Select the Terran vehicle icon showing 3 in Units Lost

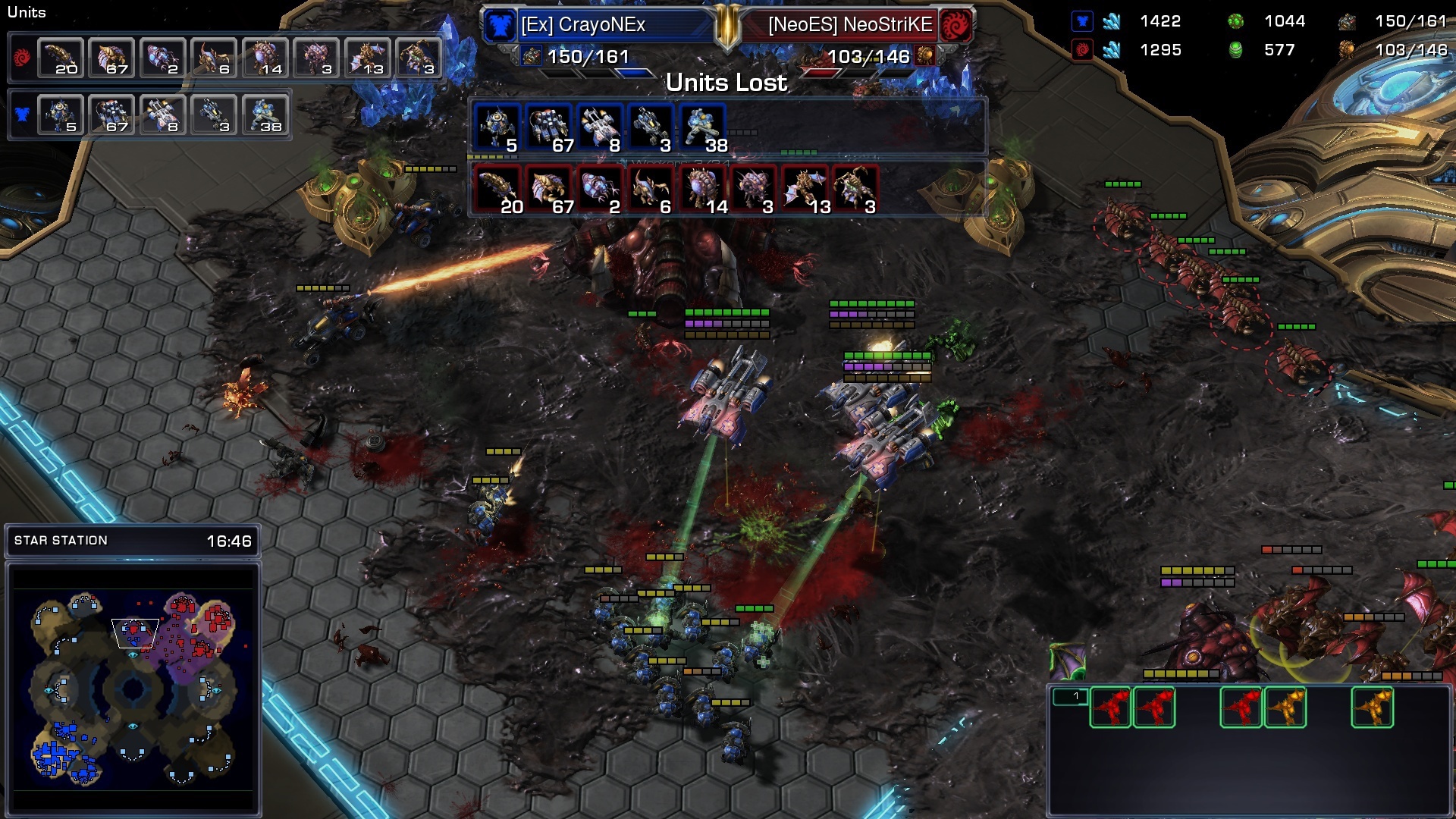coord(651,127)
